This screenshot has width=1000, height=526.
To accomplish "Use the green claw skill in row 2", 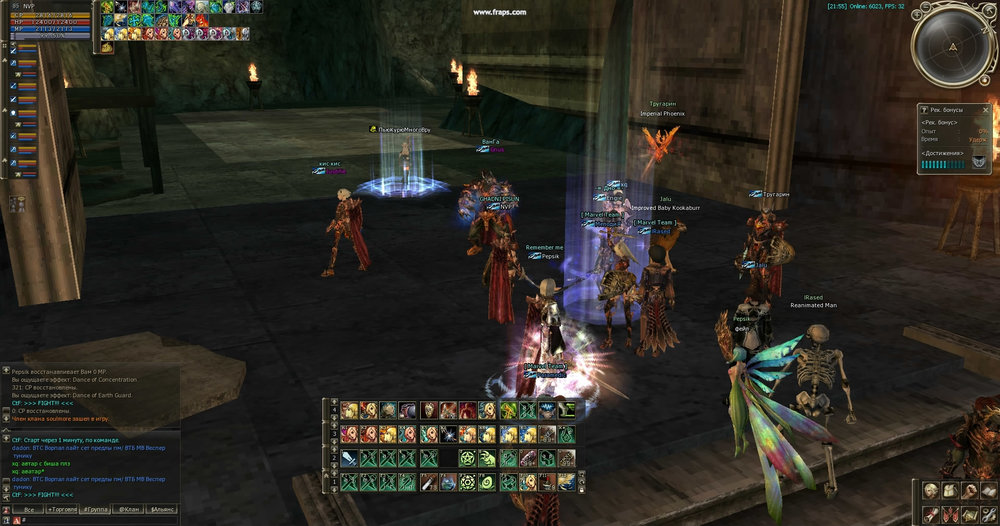I will 487,458.
